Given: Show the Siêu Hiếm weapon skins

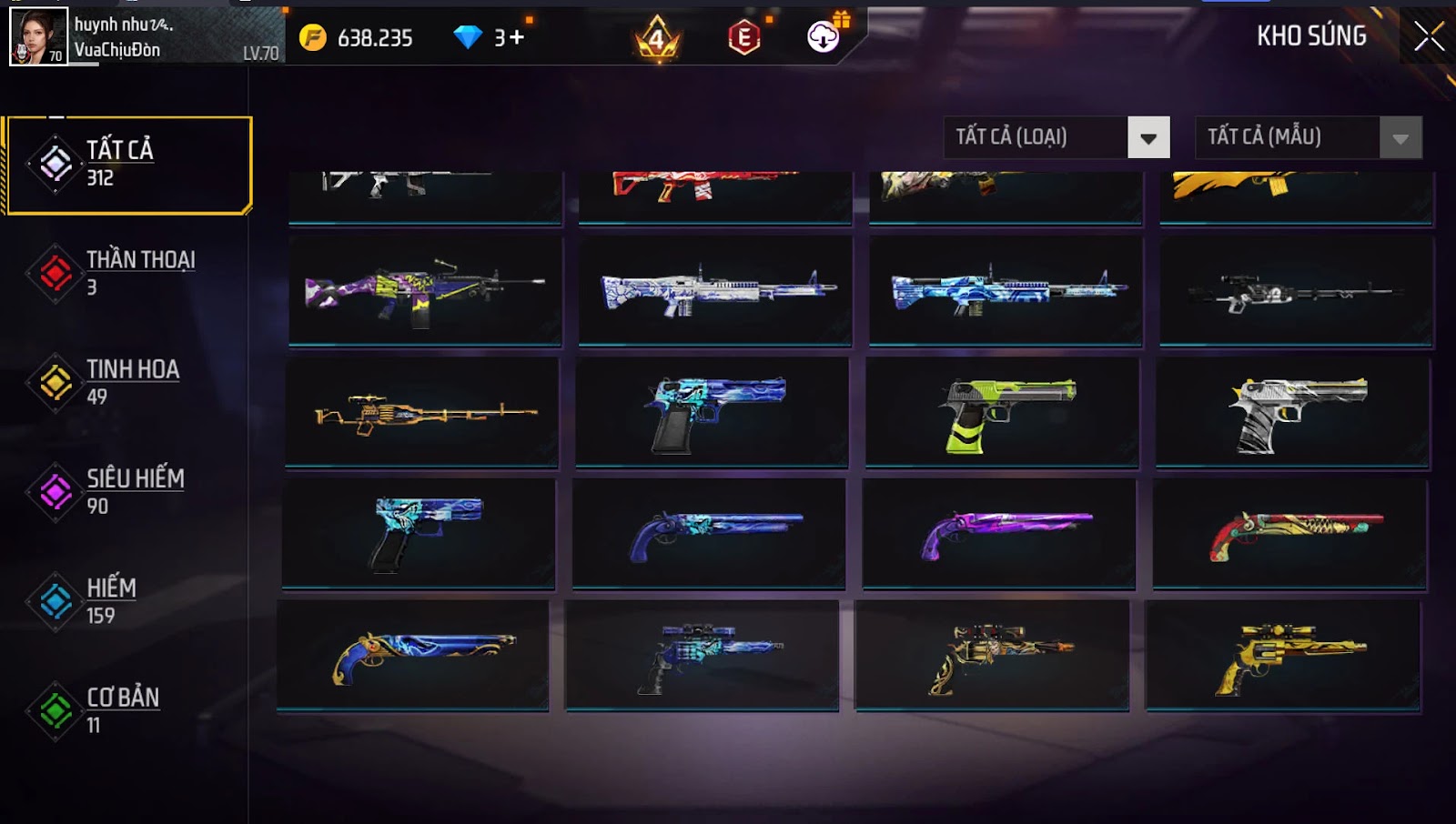Looking at the screenshot, I should coord(128,492).
